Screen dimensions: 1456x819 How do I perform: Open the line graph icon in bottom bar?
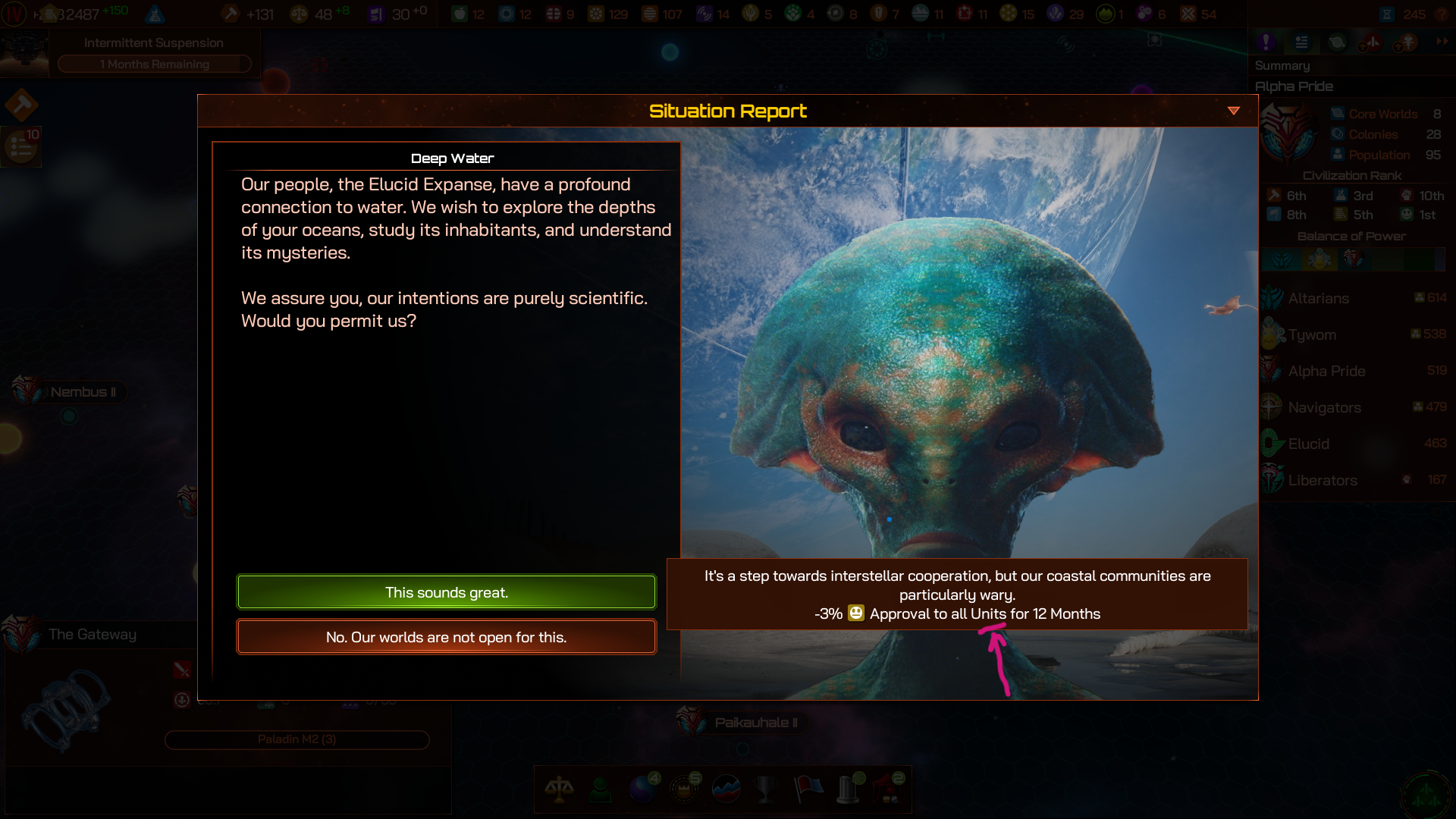(726, 789)
